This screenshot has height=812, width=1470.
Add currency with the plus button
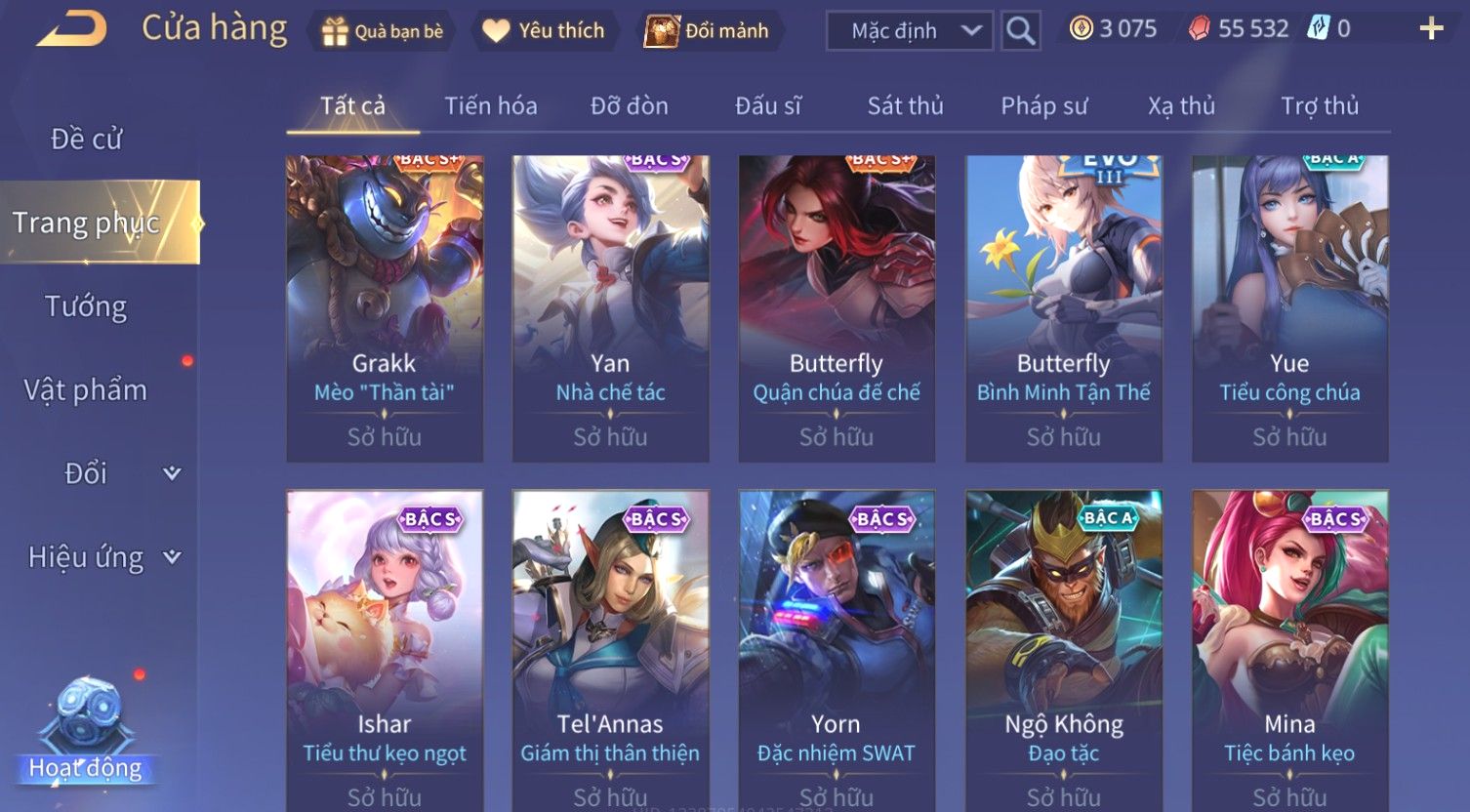point(1431,29)
